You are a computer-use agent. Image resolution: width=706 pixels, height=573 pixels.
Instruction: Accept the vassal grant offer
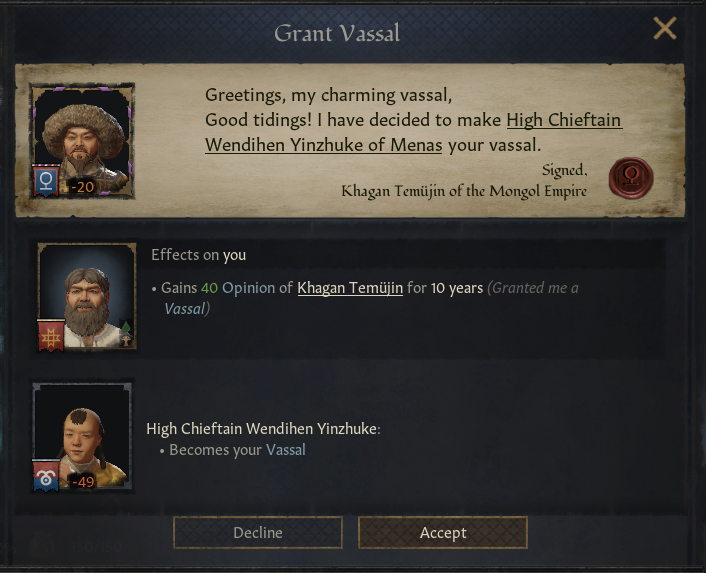coord(442,533)
